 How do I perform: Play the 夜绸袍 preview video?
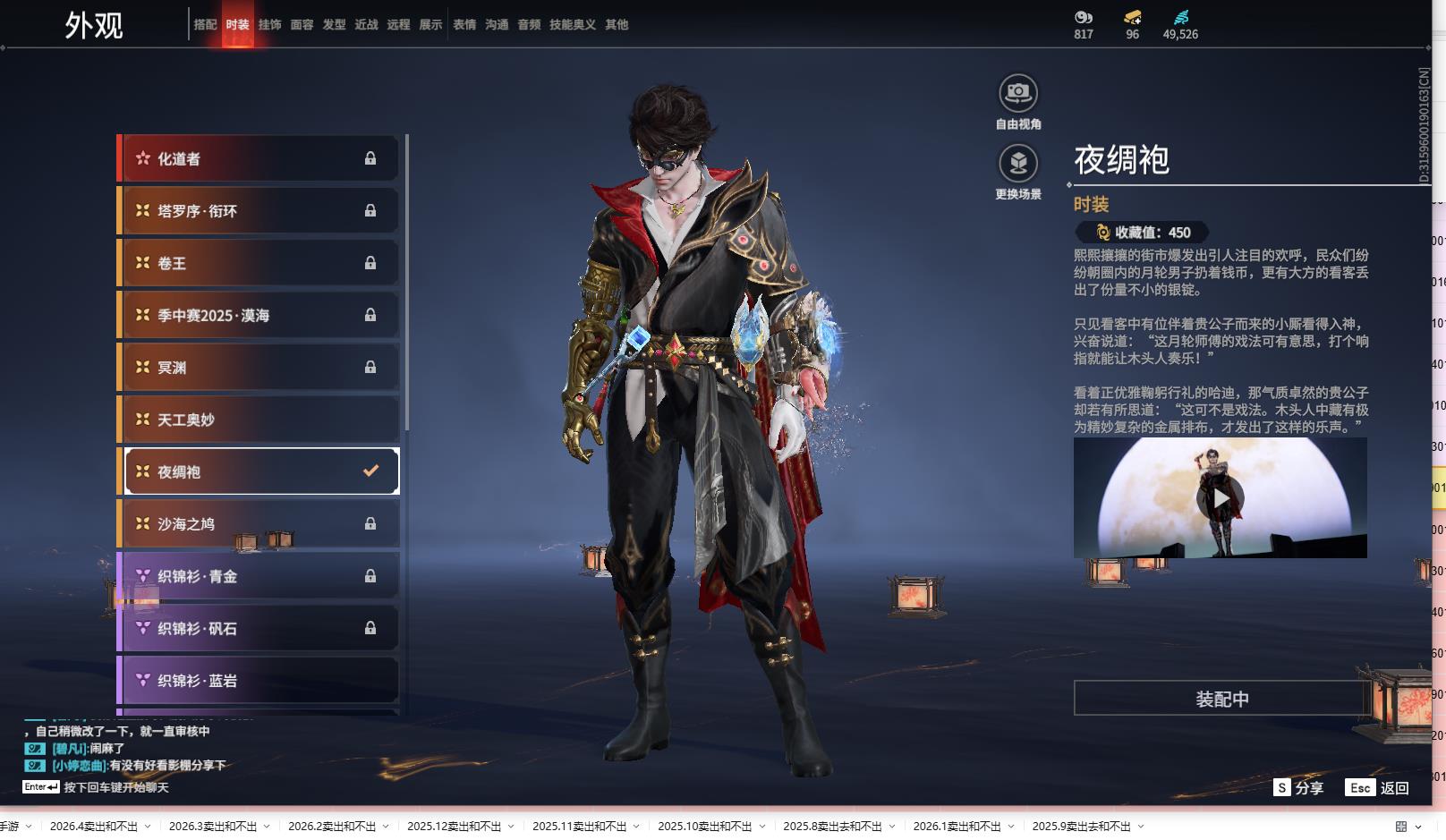point(1221,498)
